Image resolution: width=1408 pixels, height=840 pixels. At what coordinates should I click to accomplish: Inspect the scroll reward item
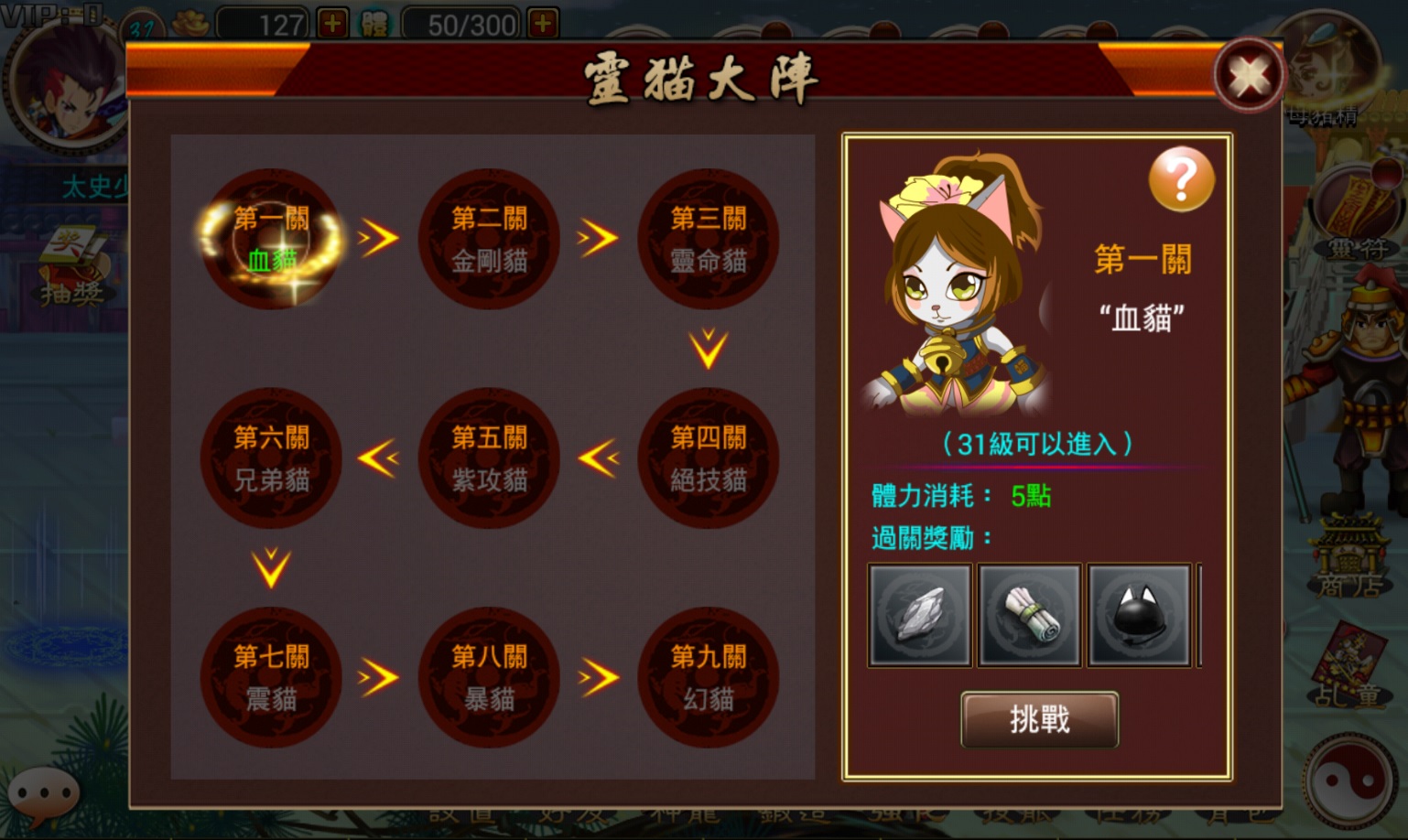coord(1029,615)
